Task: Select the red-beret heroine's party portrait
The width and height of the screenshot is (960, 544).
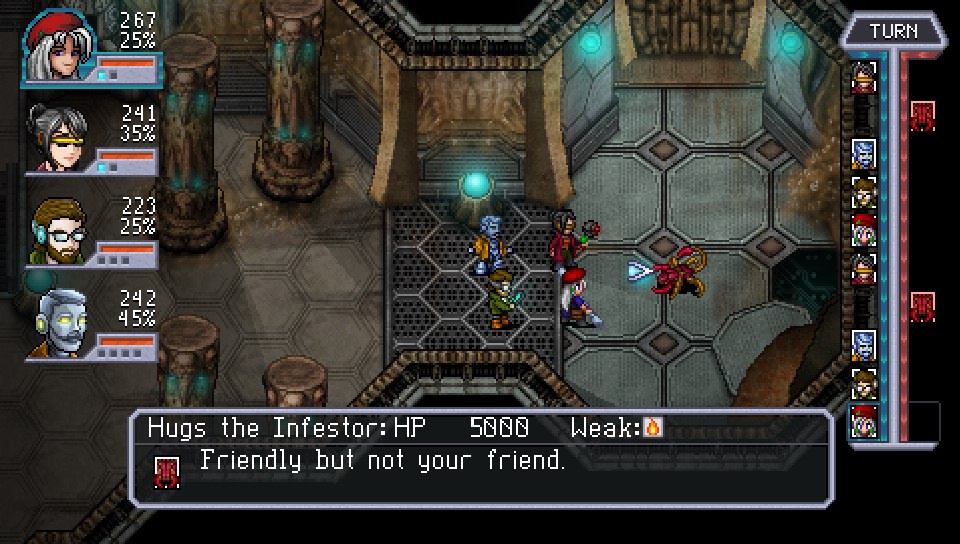Action: [x=57, y=45]
